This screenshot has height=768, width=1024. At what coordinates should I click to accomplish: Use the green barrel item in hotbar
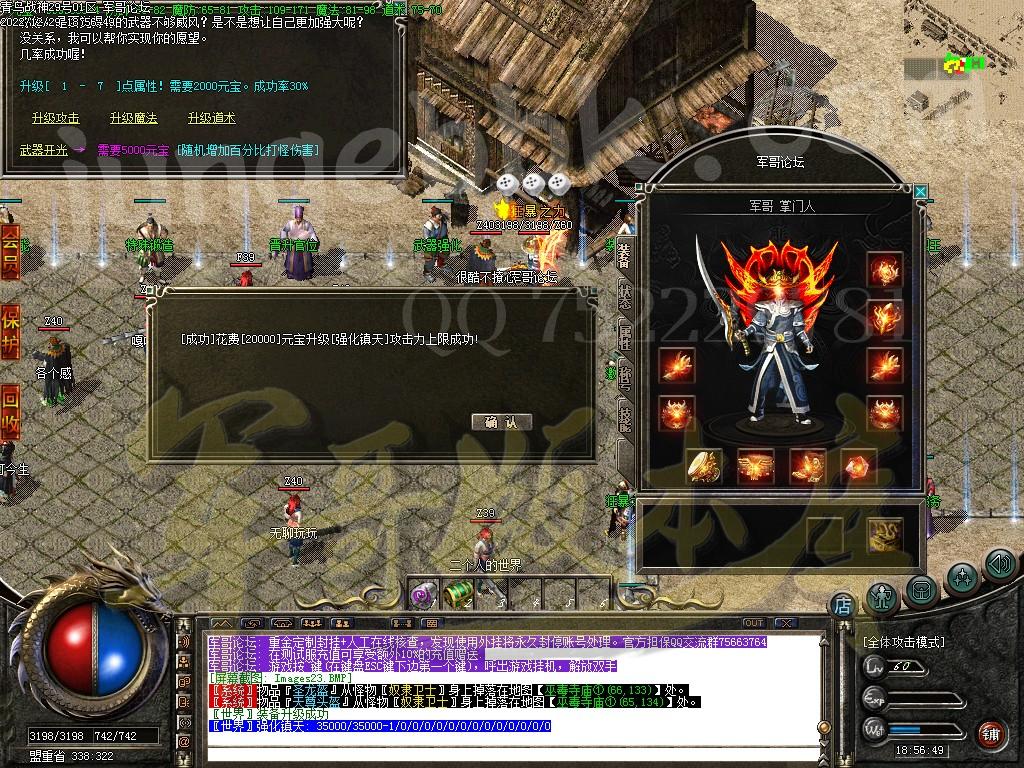click(x=457, y=594)
